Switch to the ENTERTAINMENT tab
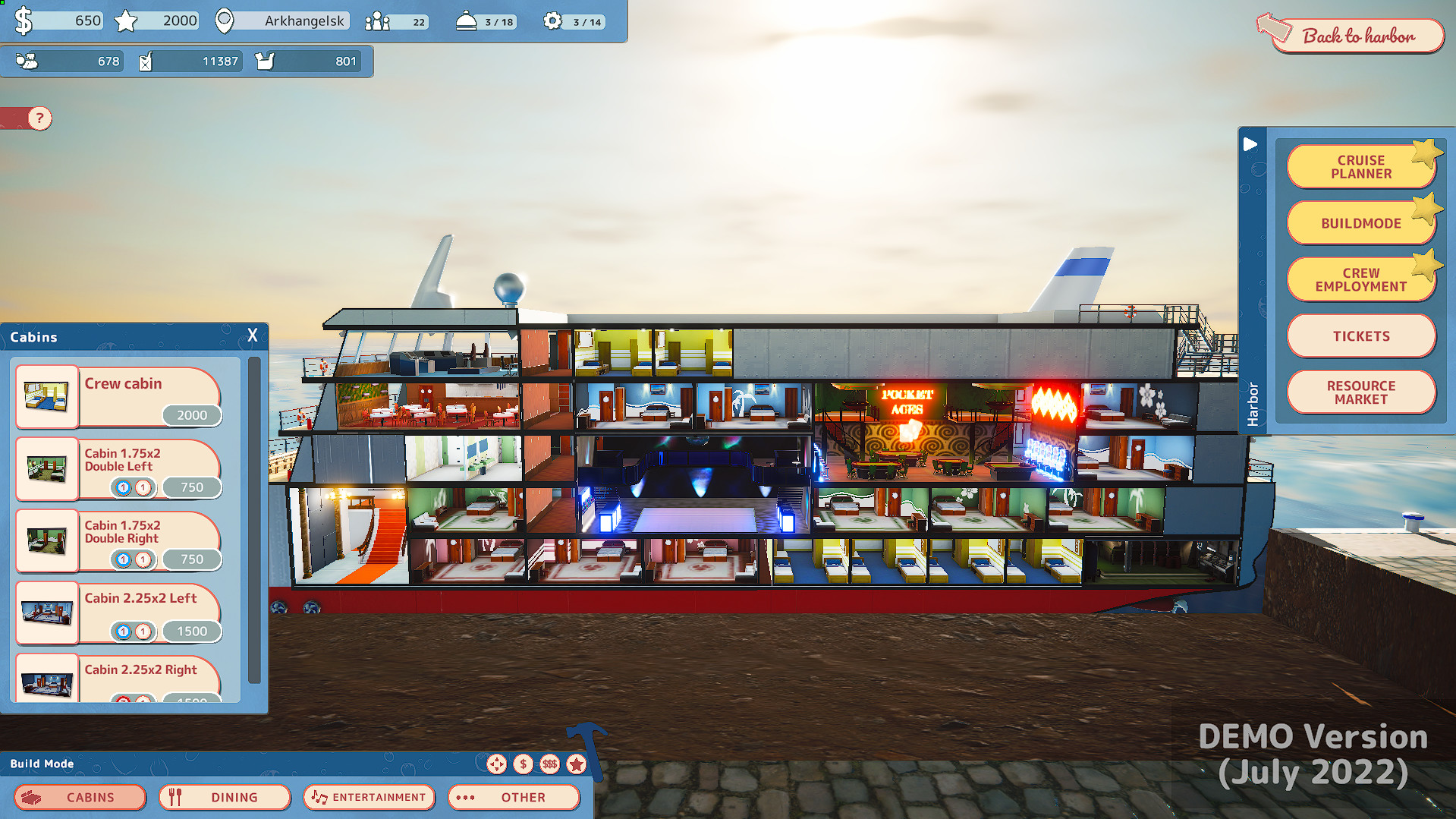1456x819 pixels. [x=369, y=797]
